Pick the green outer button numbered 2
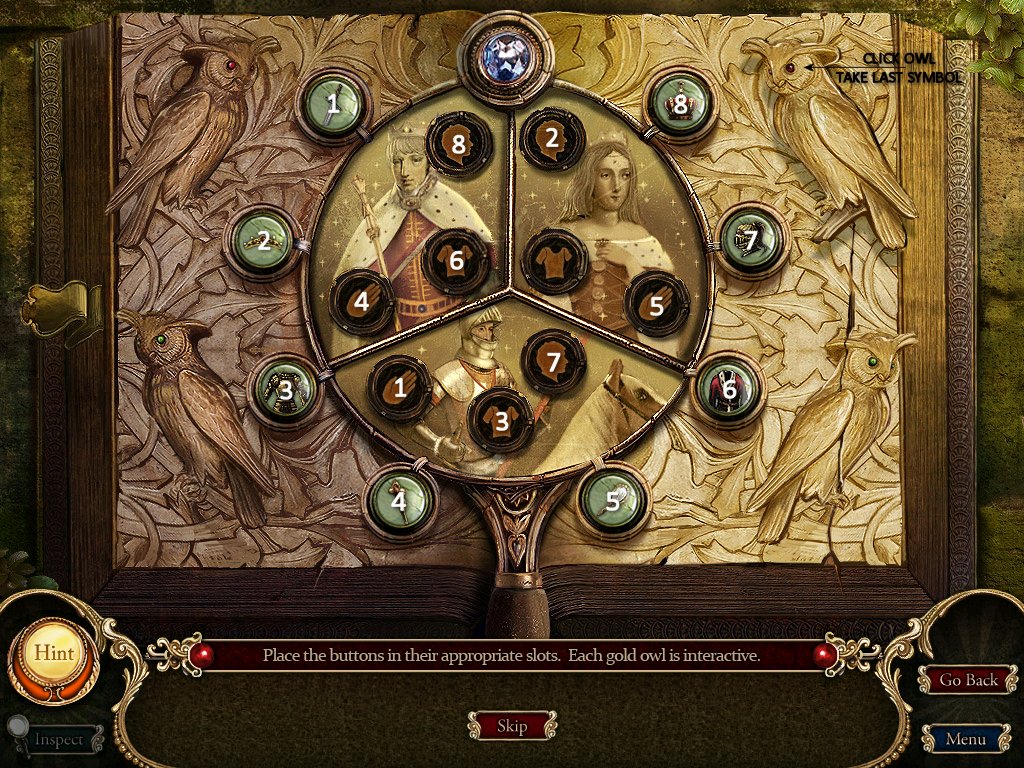Image resolution: width=1024 pixels, height=768 pixels. (263, 240)
